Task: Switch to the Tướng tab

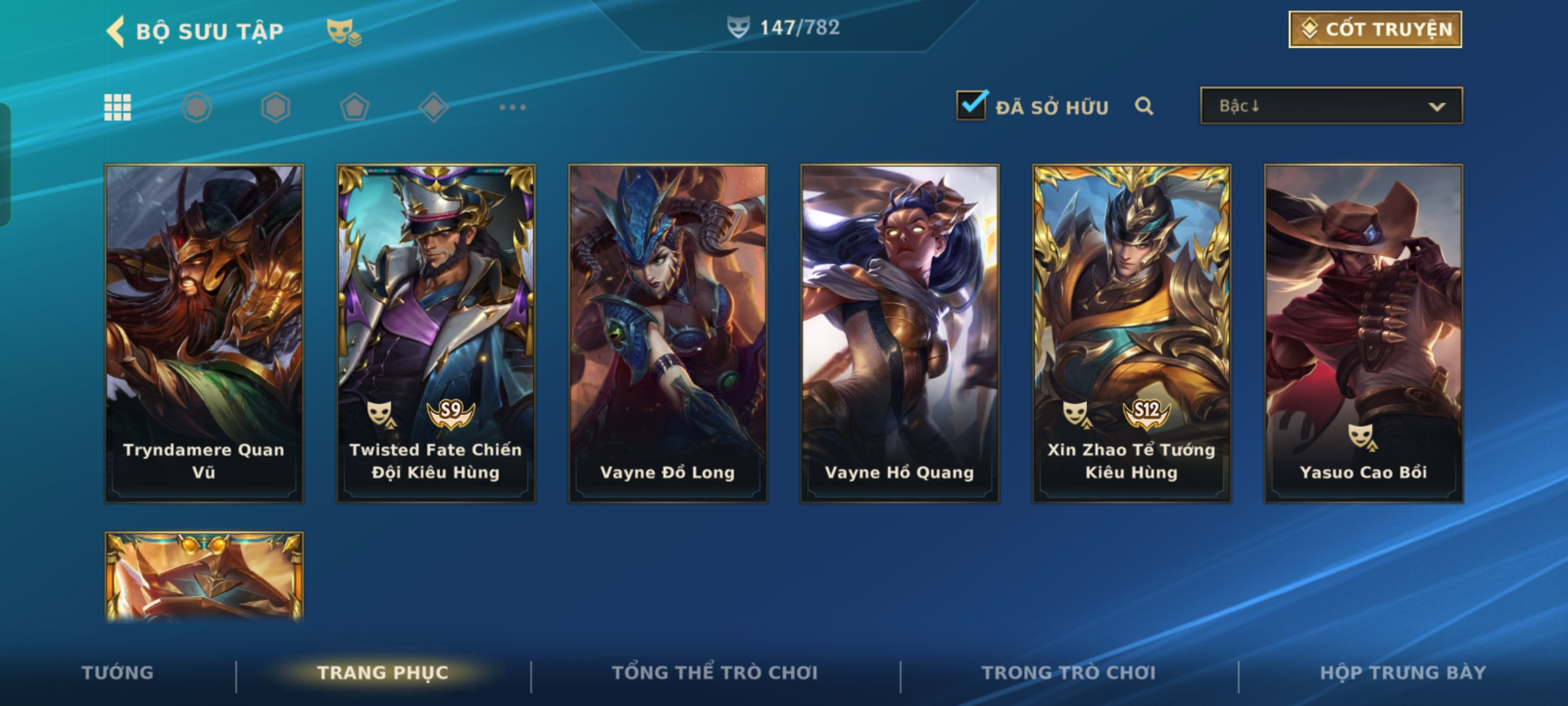Action: [x=118, y=673]
